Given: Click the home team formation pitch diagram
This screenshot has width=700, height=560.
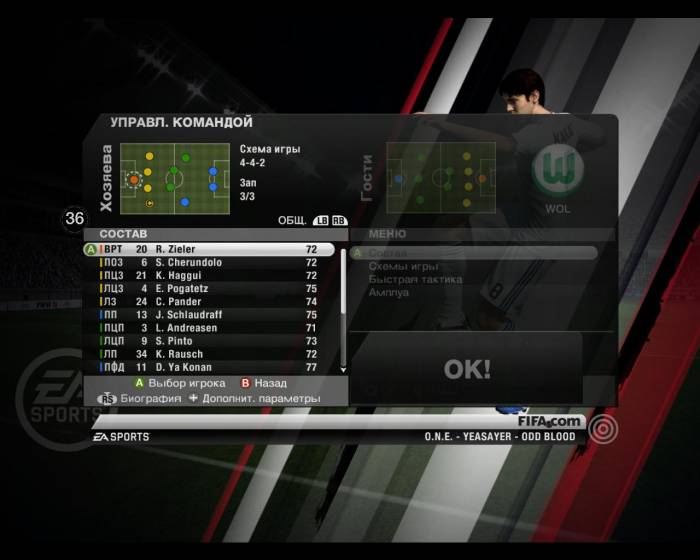Looking at the screenshot, I should pos(175,178).
